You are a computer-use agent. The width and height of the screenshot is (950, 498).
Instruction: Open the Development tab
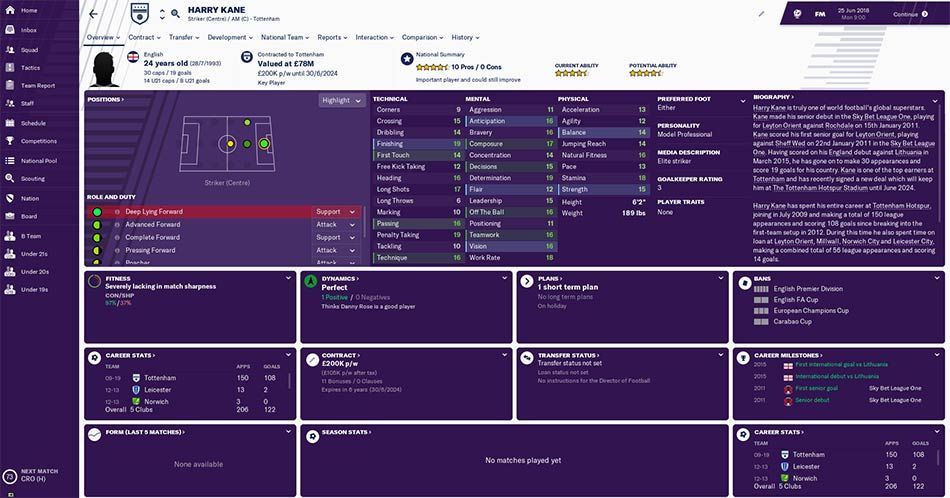229,37
